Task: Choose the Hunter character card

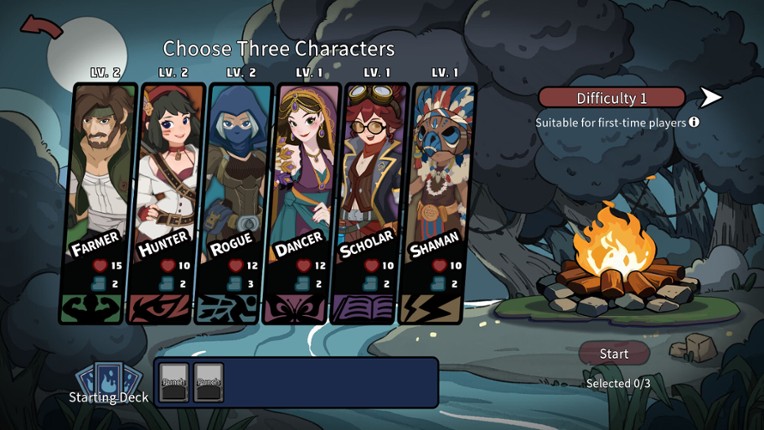Action: (167, 200)
